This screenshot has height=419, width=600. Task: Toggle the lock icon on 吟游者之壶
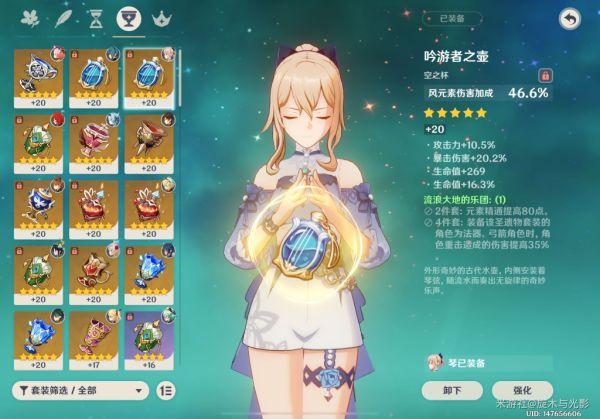pos(546,74)
